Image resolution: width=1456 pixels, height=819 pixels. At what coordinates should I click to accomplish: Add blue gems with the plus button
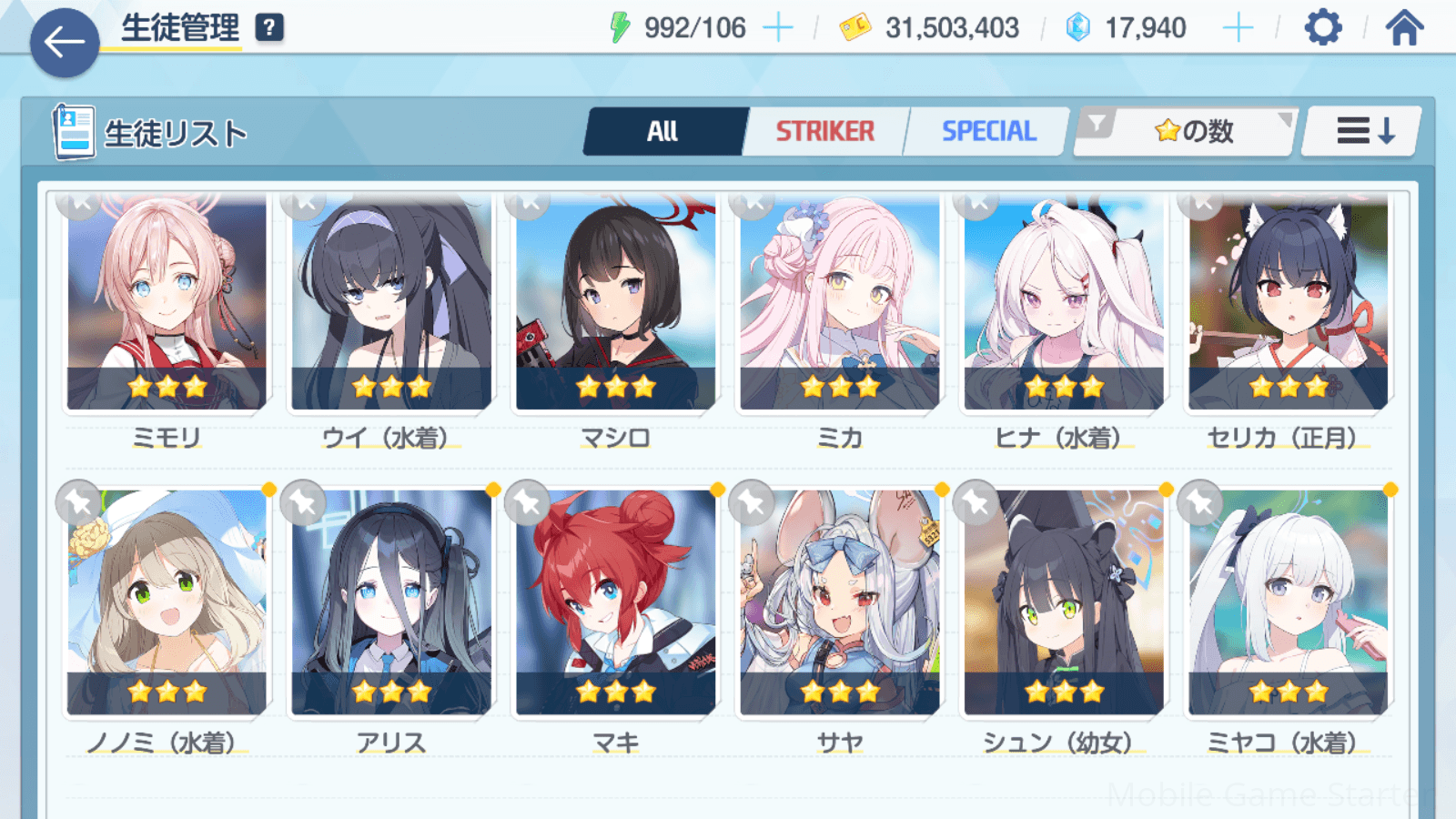coord(1238,29)
